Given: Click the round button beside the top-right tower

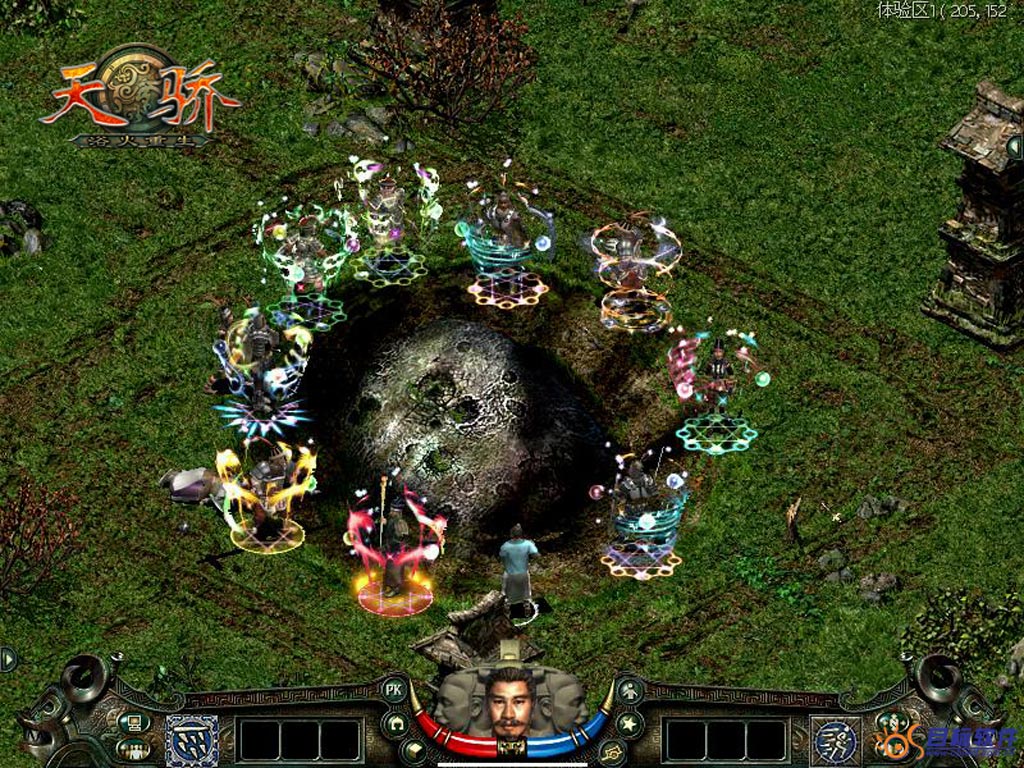Looking at the screenshot, I should [x=1014, y=147].
